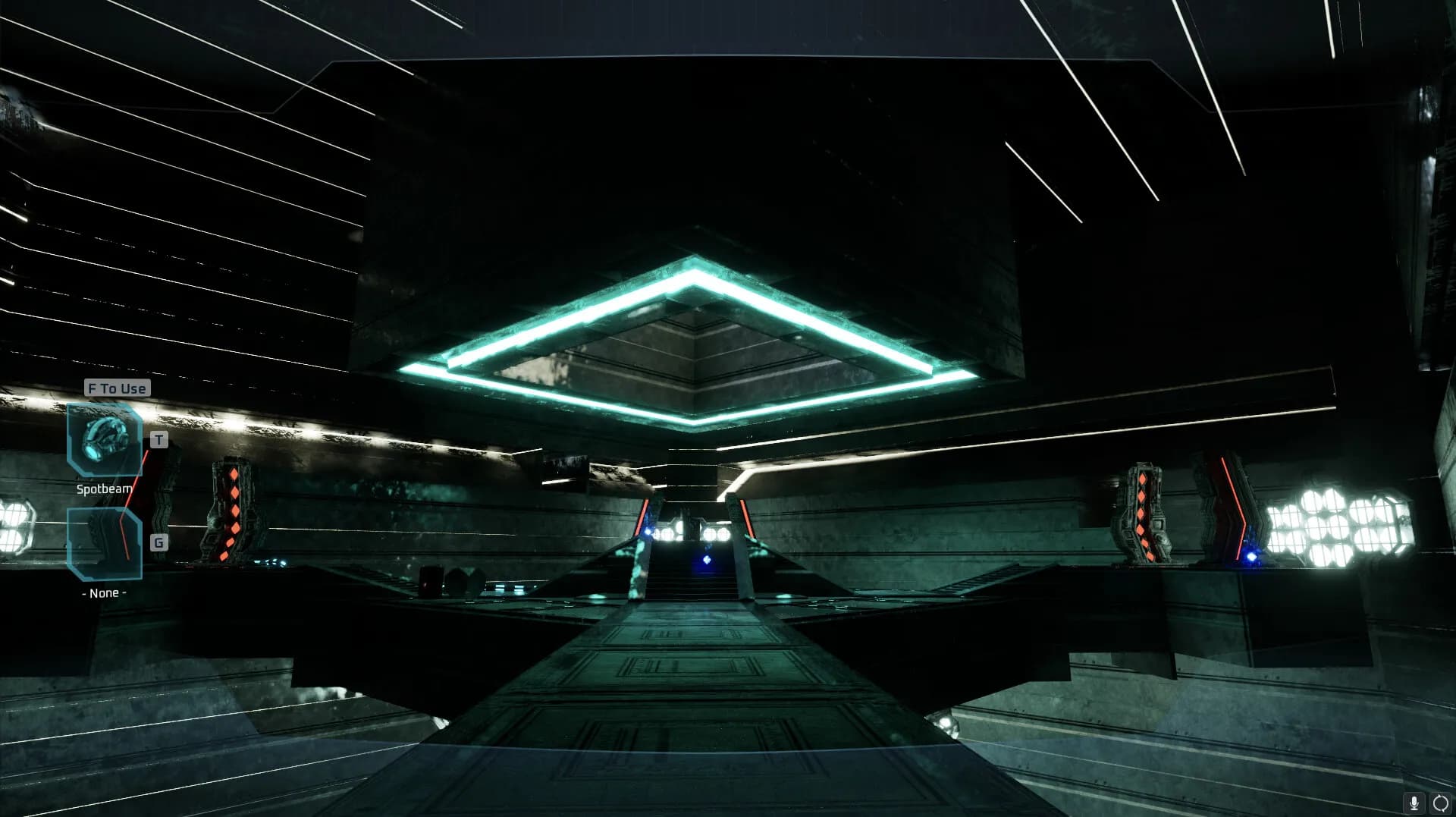Click the wall-mounted display screen in the distance
The width and height of the screenshot is (1456, 817).
565,470
